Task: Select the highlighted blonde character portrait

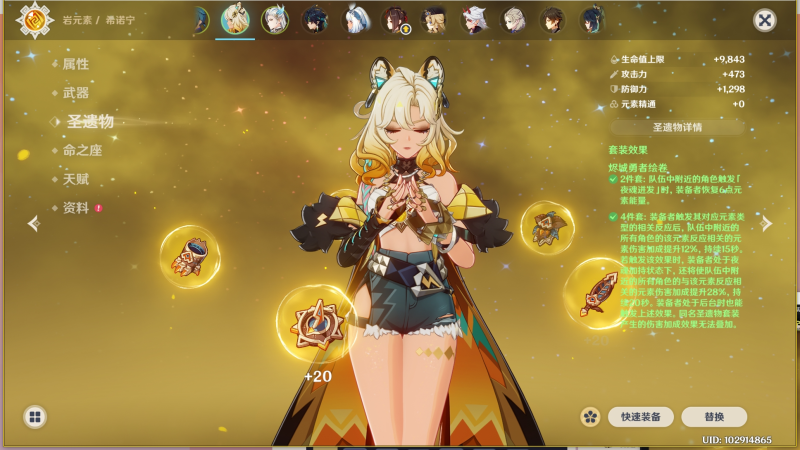Action: tap(235, 20)
